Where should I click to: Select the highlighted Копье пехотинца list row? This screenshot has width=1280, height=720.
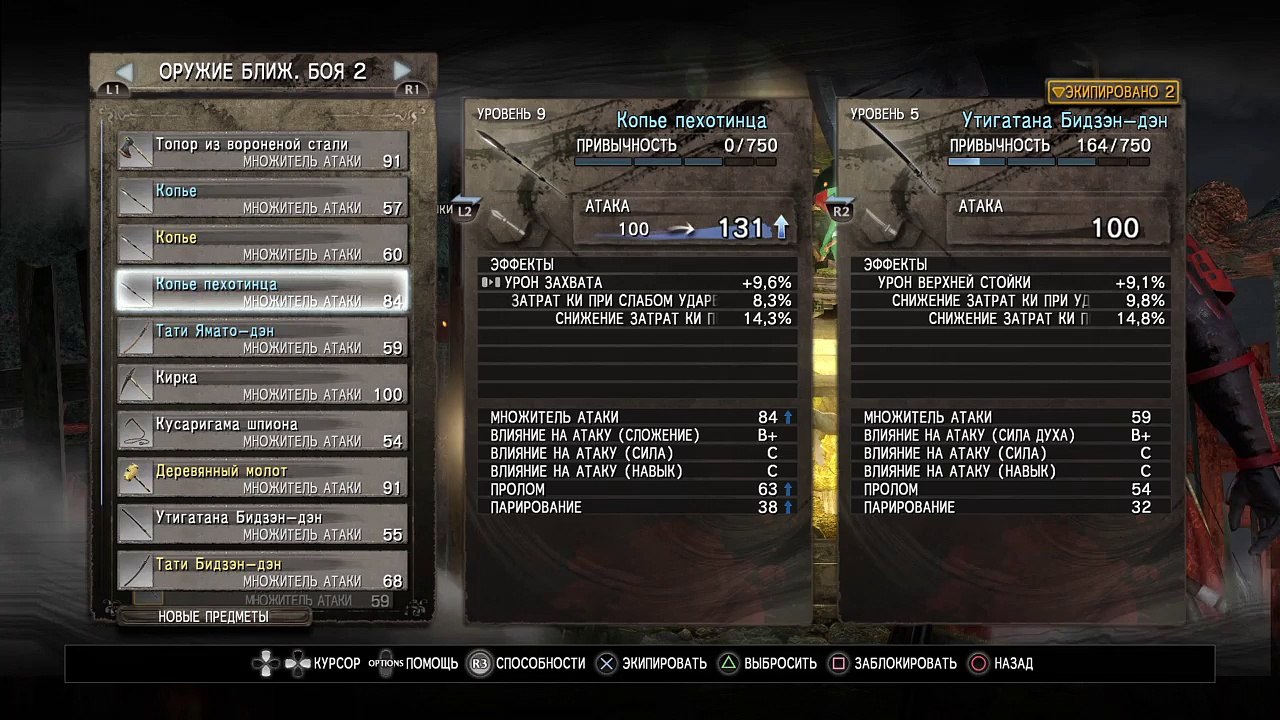262,292
